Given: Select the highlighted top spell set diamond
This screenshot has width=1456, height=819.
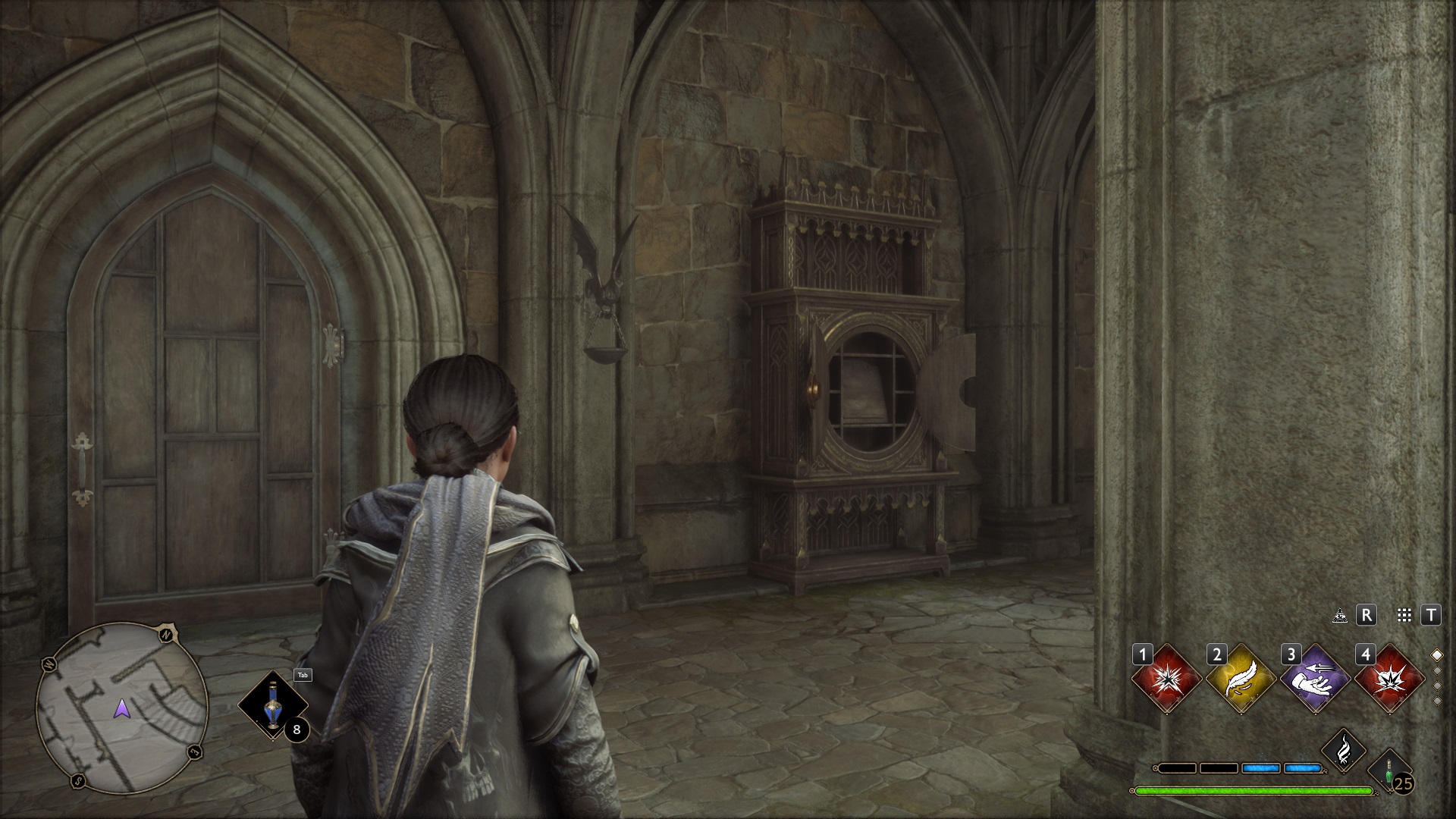Looking at the screenshot, I should (x=1436, y=655).
